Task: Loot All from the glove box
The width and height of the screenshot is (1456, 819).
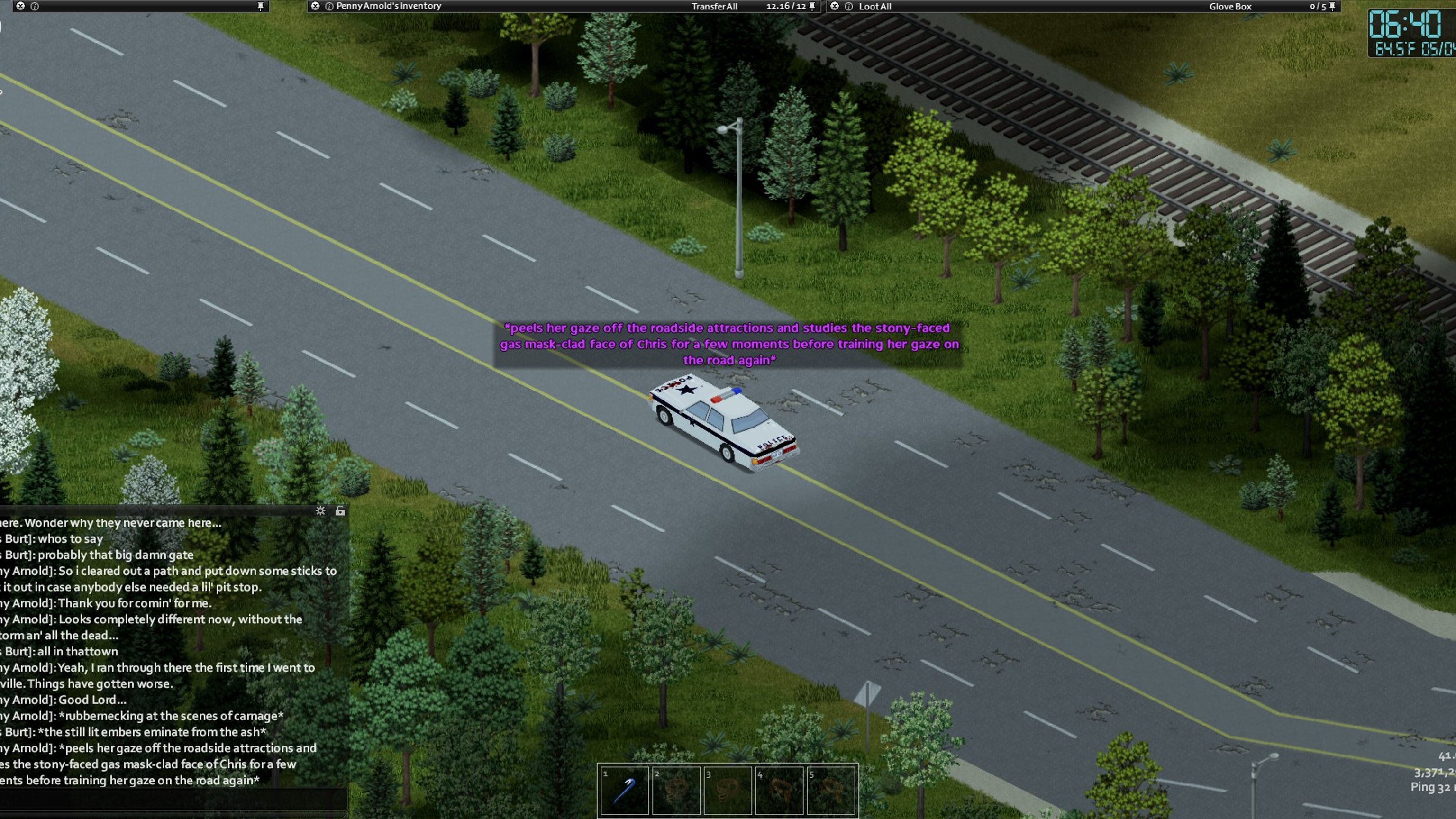Action: point(874,6)
